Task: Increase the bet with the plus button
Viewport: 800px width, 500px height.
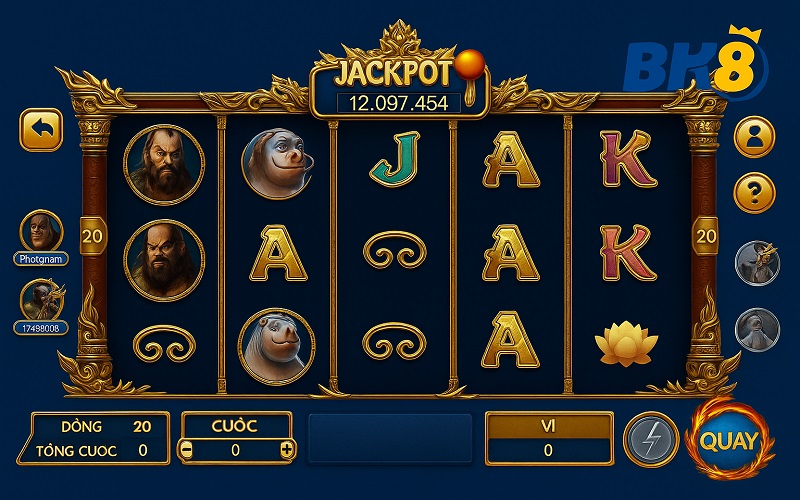Action: tap(287, 450)
